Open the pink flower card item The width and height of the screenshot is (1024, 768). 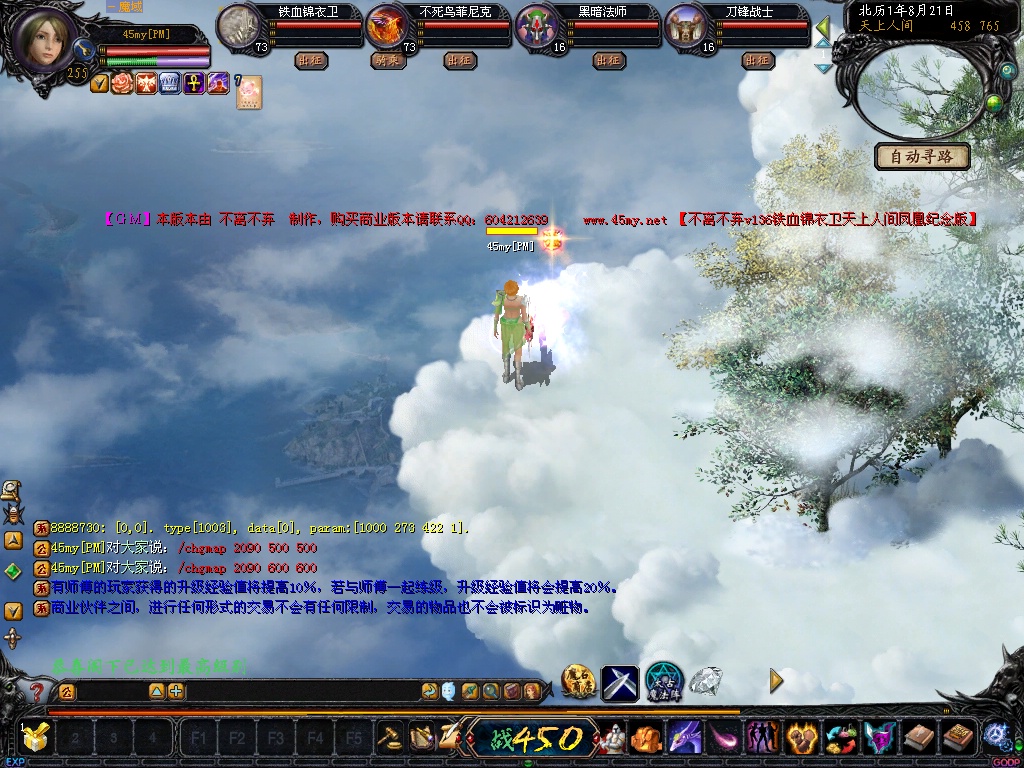(x=248, y=92)
